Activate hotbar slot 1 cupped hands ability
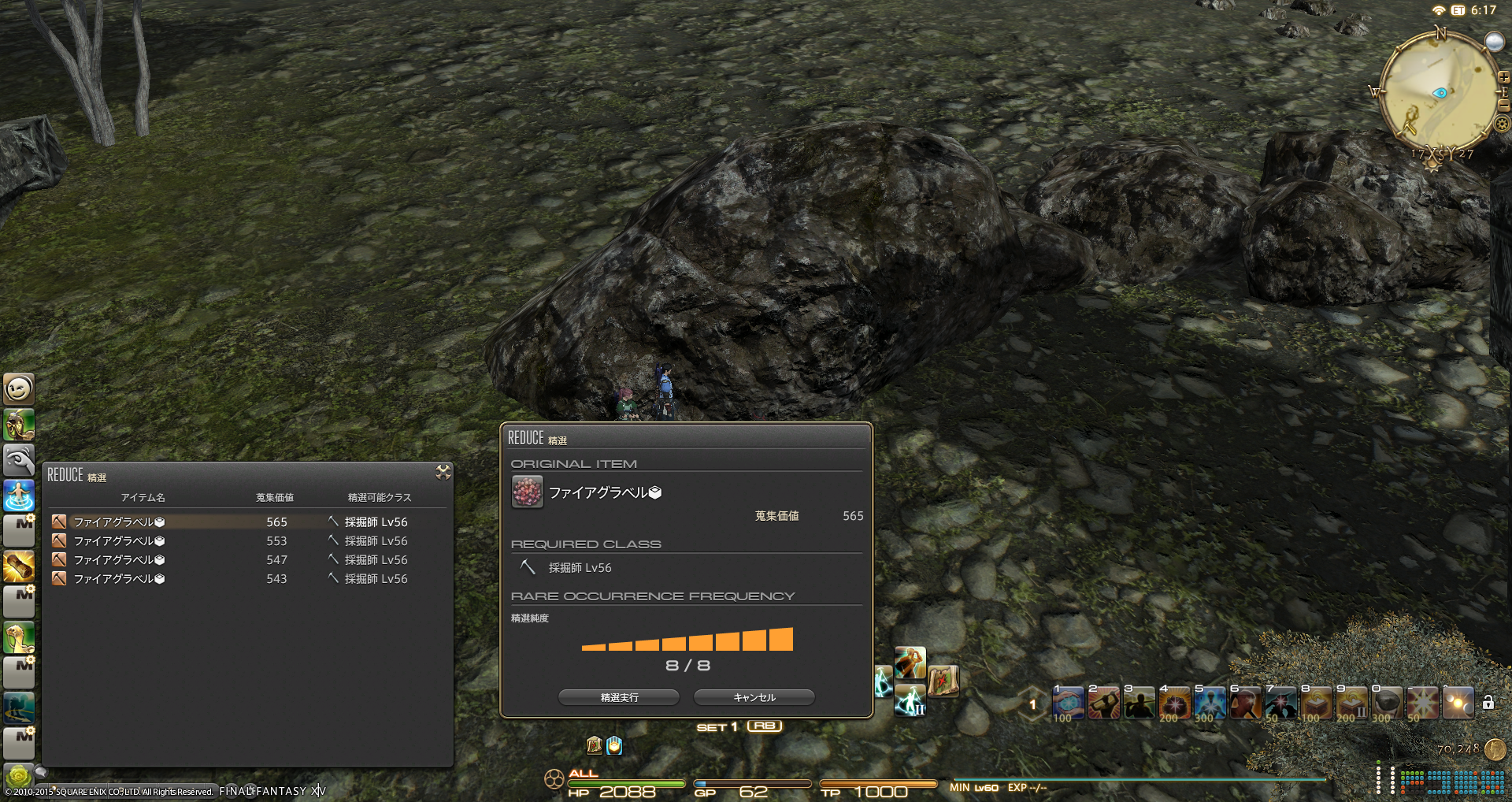The height and width of the screenshot is (802, 1512). [1068, 703]
